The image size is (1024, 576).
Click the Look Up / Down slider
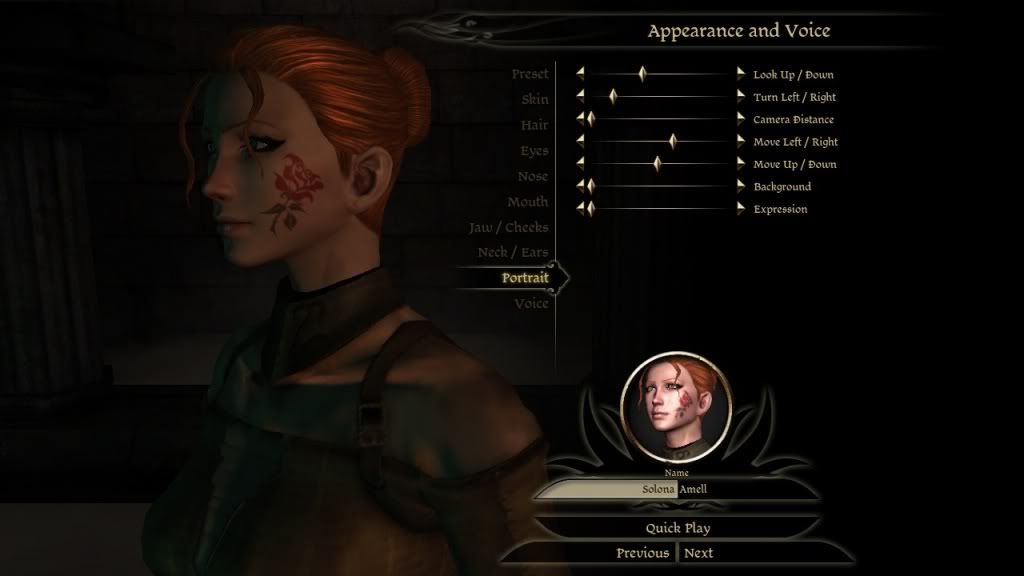click(x=660, y=74)
